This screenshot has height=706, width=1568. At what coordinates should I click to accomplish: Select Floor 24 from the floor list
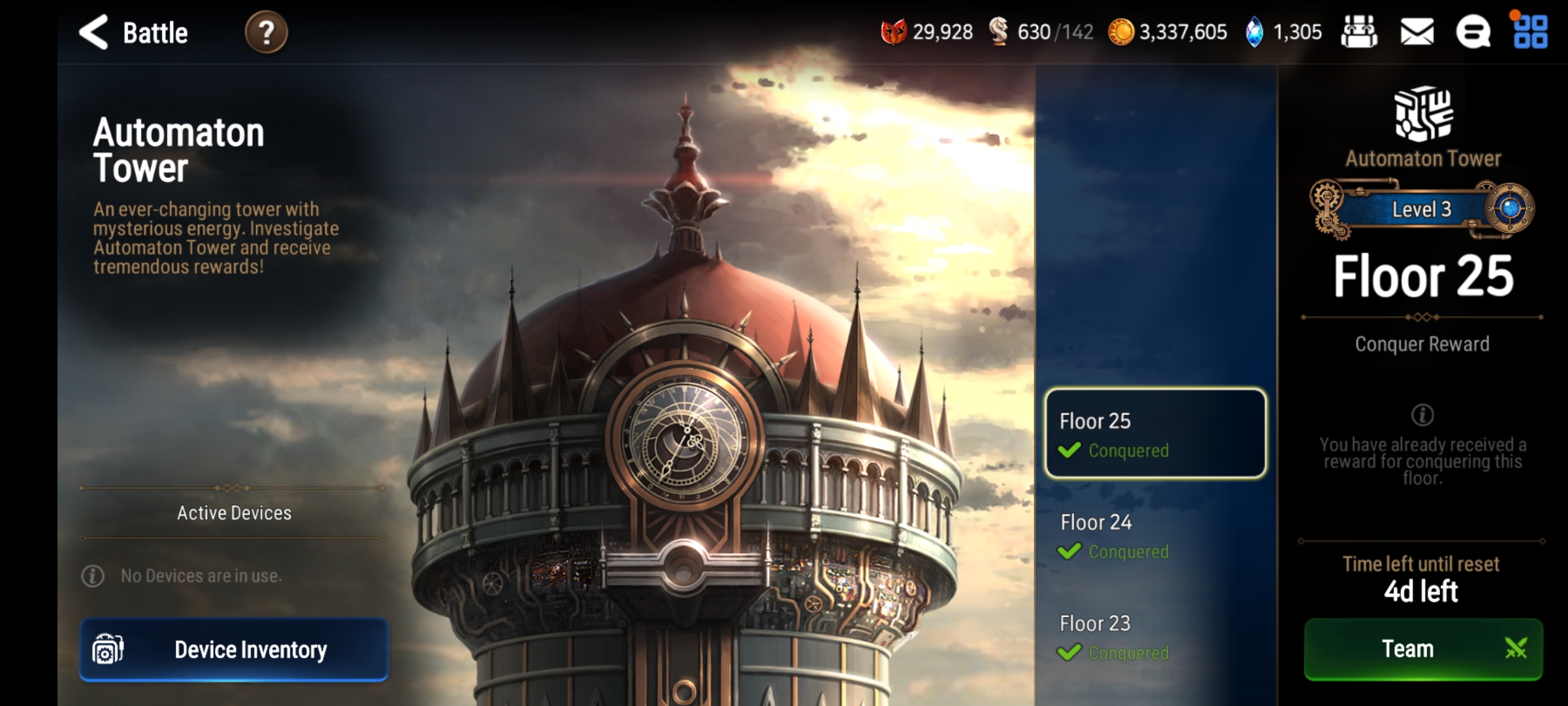(x=1154, y=536)
